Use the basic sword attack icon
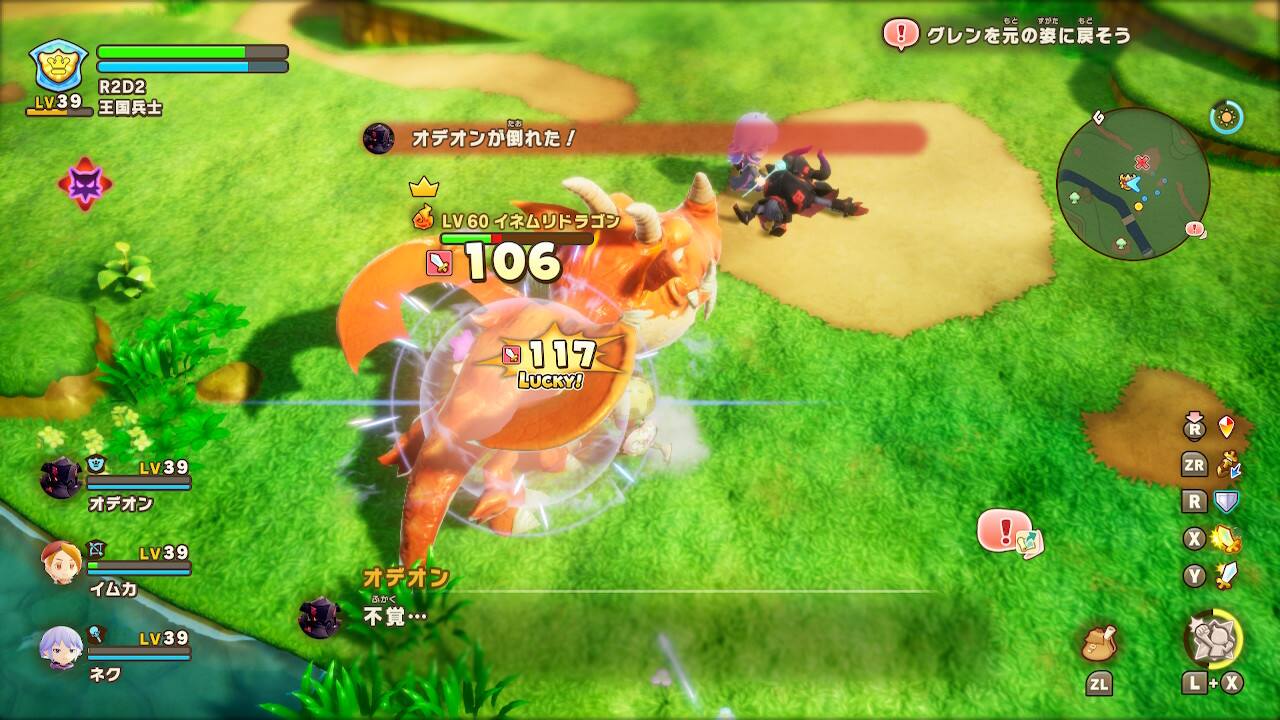This screenshot has height=720, width=1280. click(x=1226, y=575)
